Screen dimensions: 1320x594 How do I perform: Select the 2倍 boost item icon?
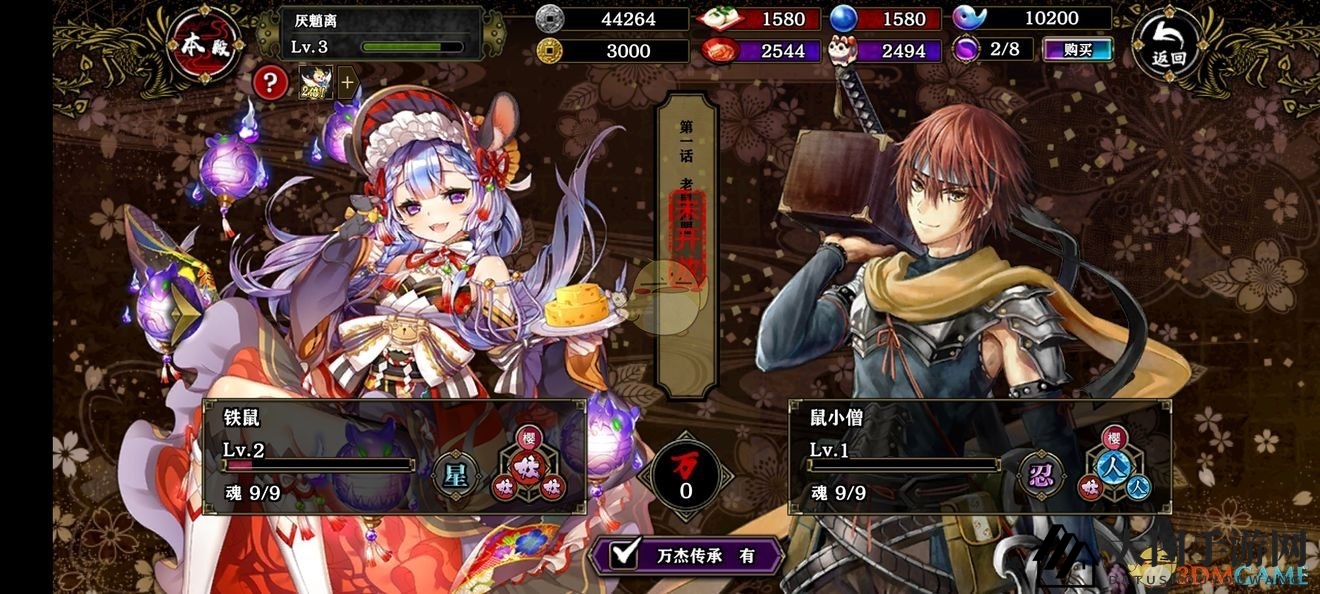pos(316,82)
